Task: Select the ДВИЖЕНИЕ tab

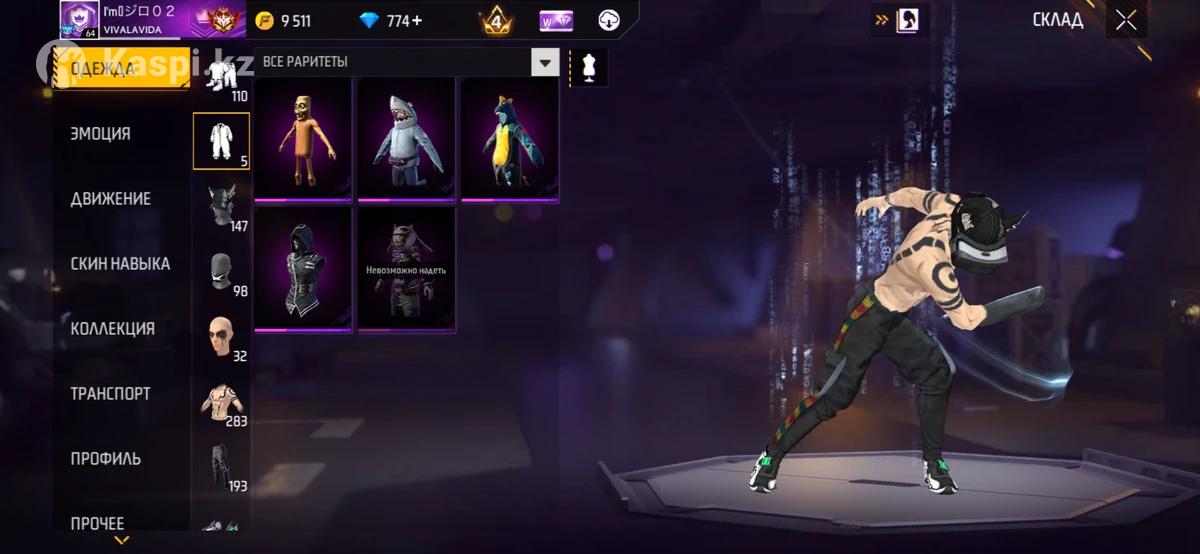Action: pyautogui.click(x=110, y=199)
